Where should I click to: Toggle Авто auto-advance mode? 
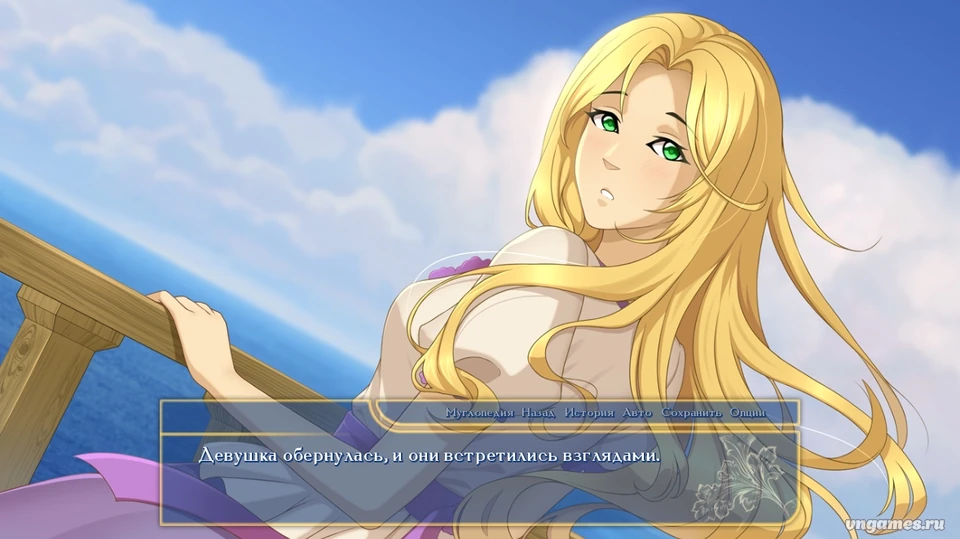(x=637, y=413)
